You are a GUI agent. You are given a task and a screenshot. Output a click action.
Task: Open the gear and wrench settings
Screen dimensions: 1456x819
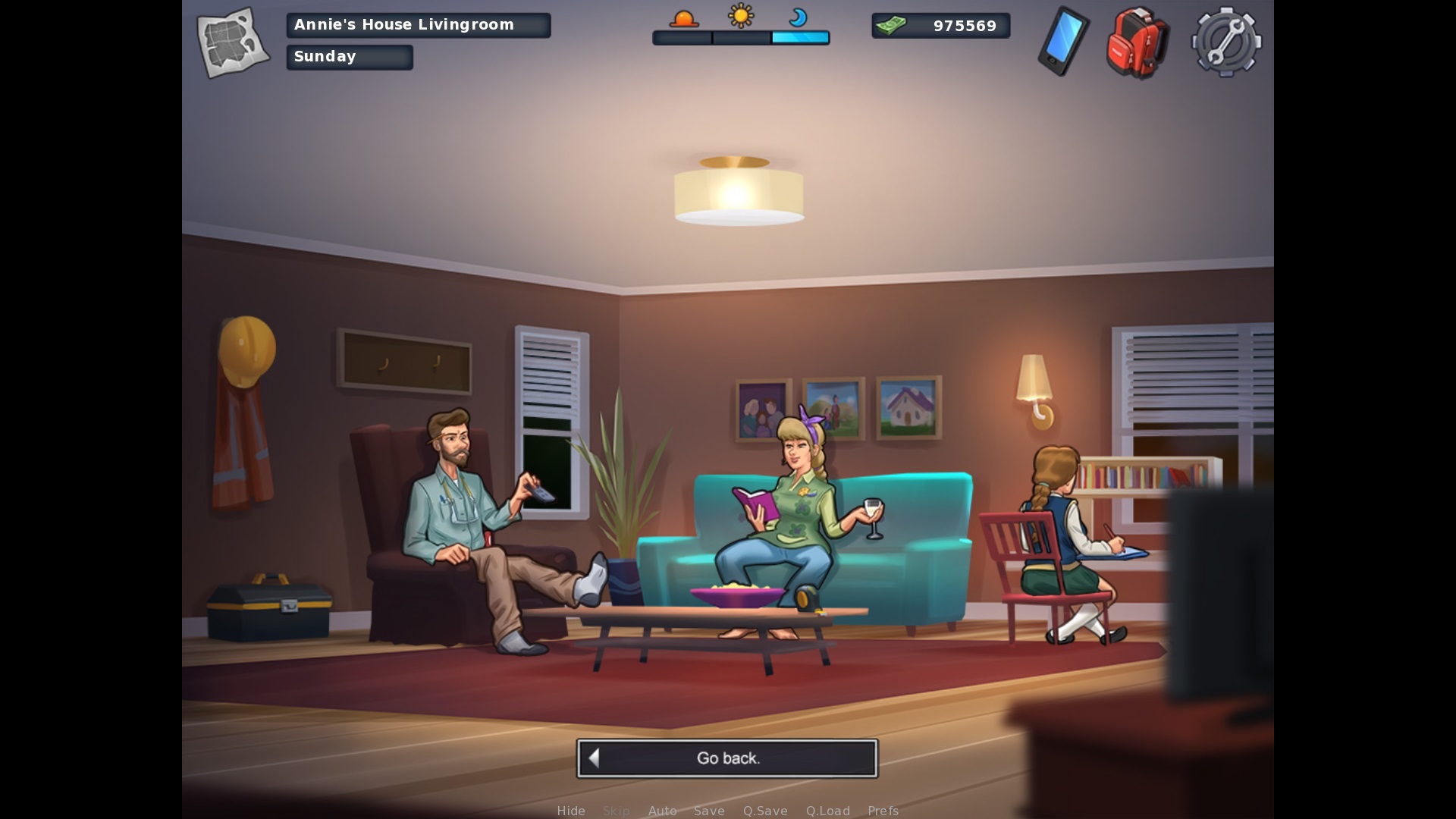(x=1226, y=42)
